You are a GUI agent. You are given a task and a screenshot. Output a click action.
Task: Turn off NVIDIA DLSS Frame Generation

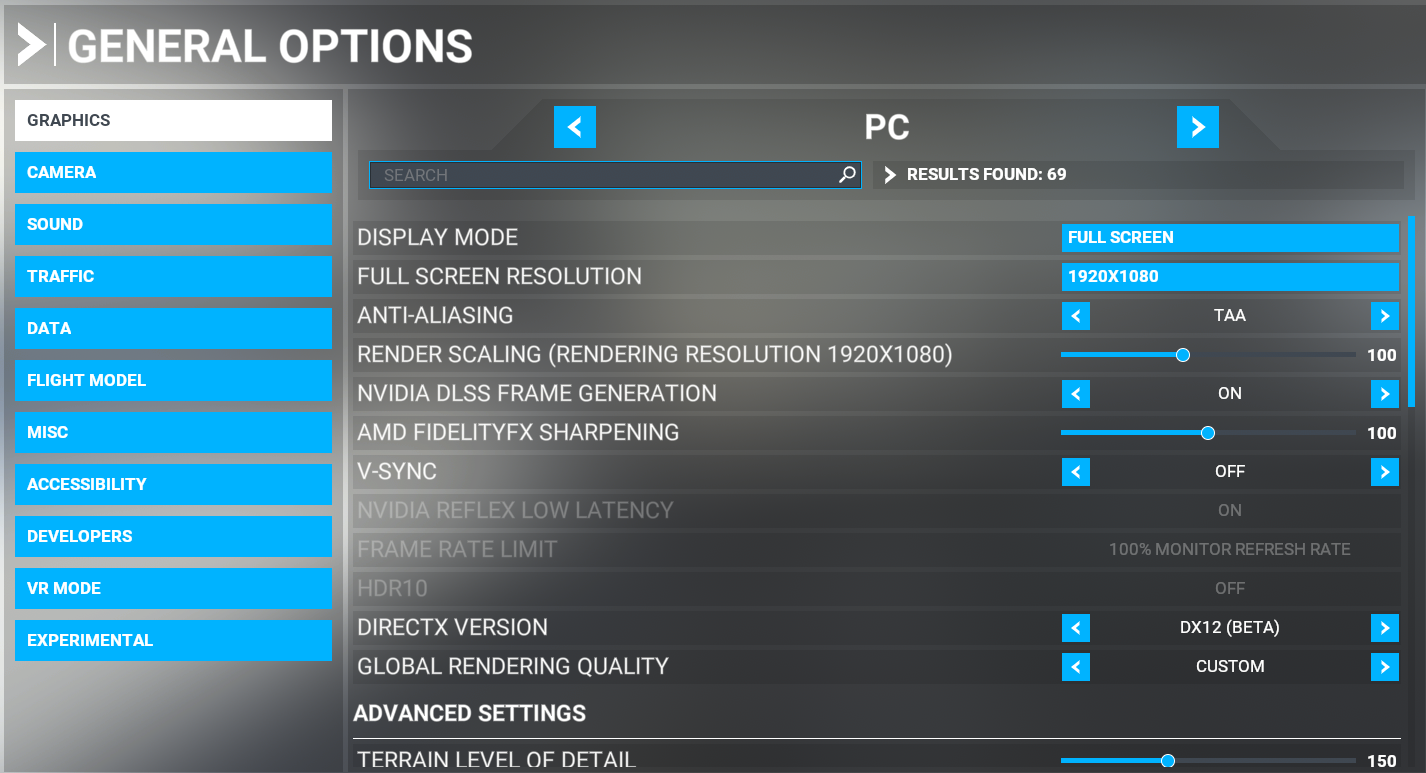click(1076, 393)
